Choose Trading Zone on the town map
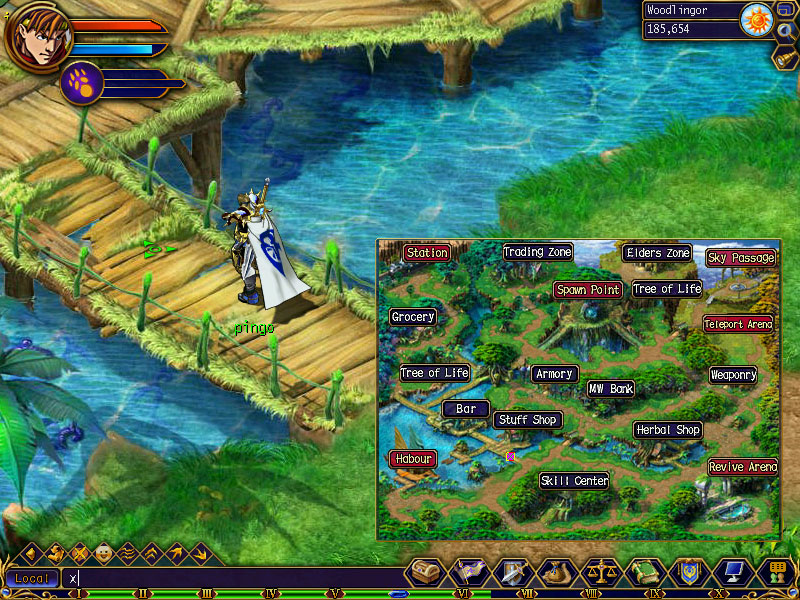Viewport: 800px width, 600px height. click(537, 252)
